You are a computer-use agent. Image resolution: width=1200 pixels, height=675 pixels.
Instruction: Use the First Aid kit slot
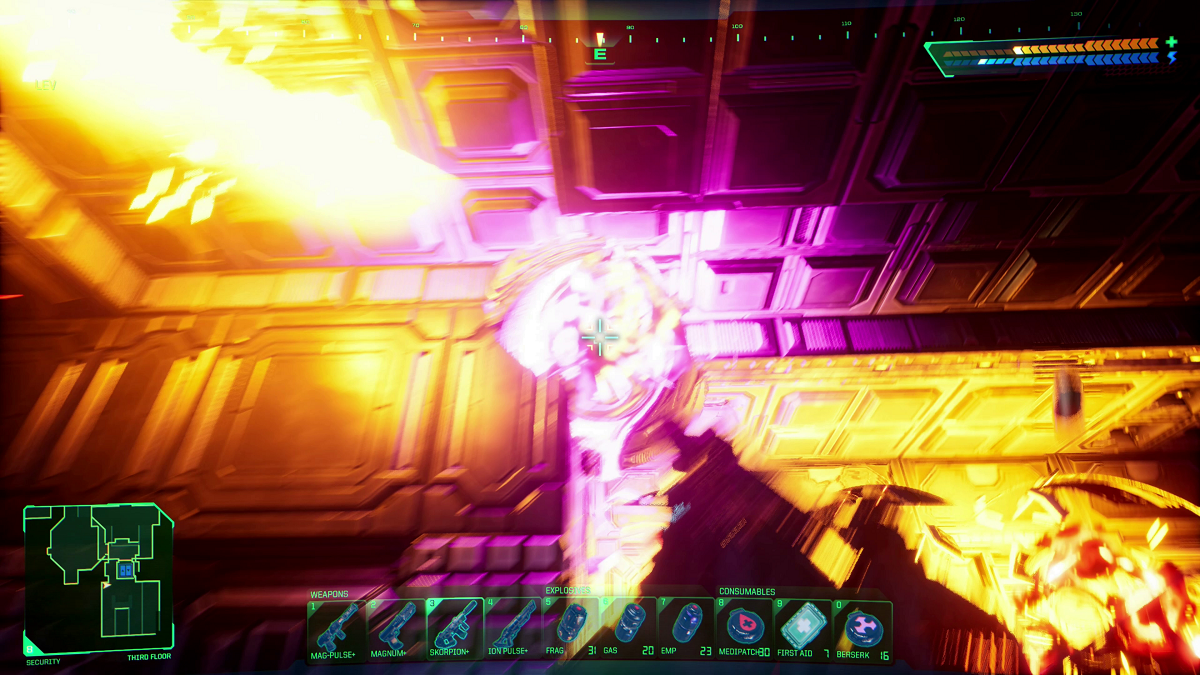(x=803, y=629)
